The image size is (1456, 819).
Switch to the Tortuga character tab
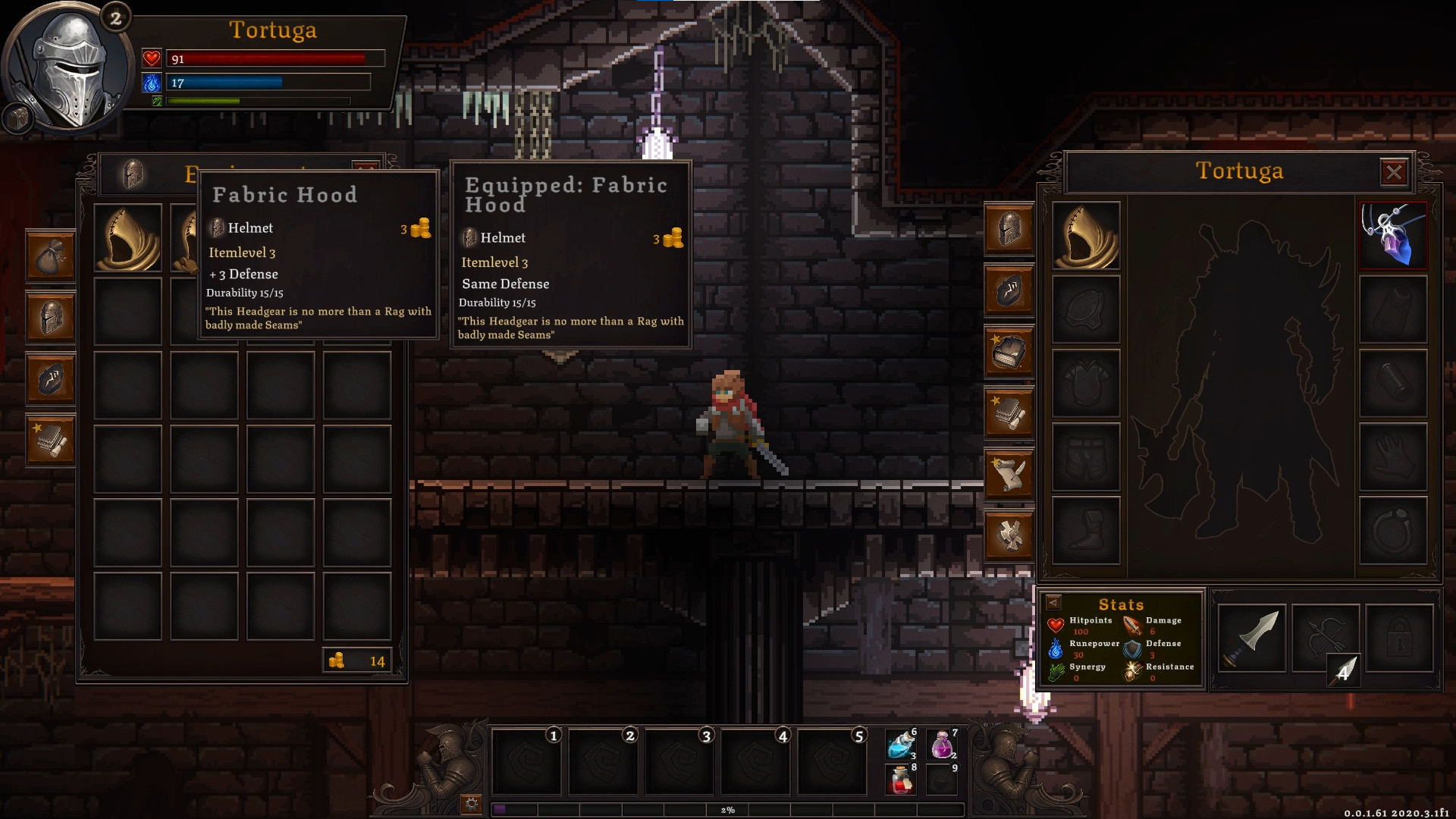(x=1238, y=172)
